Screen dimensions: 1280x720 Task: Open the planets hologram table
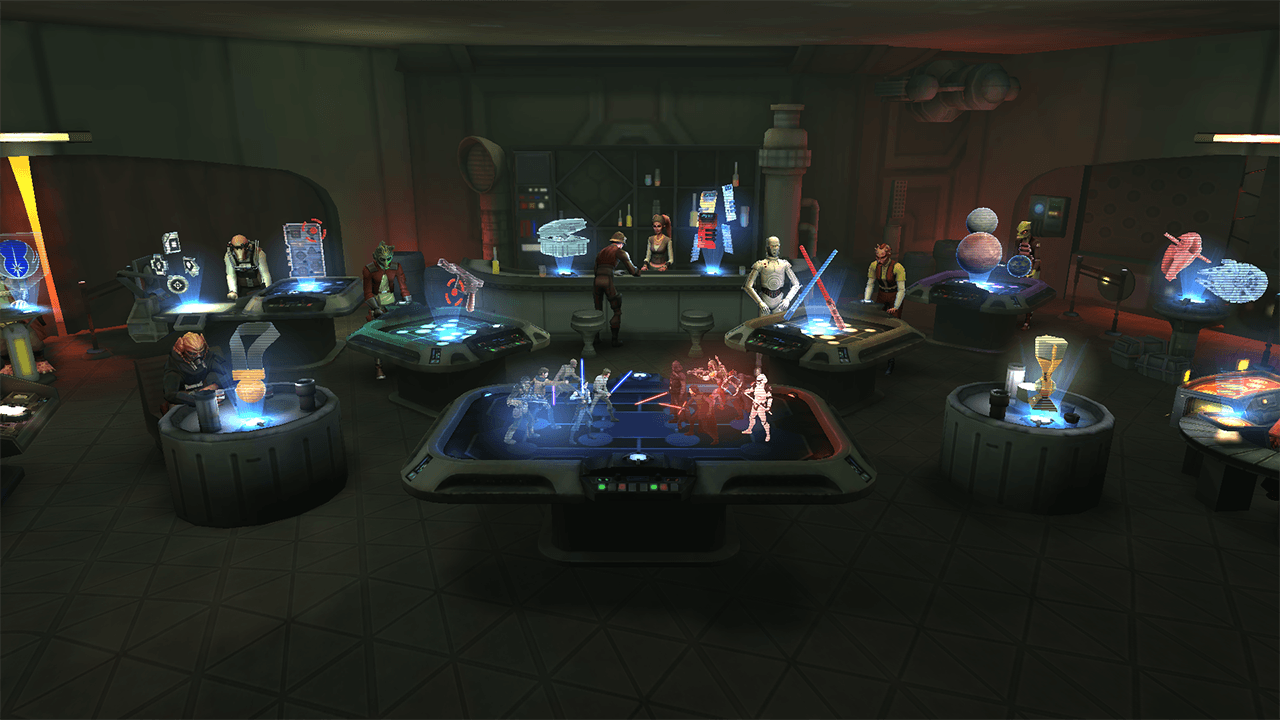click(x=980, y=245)
